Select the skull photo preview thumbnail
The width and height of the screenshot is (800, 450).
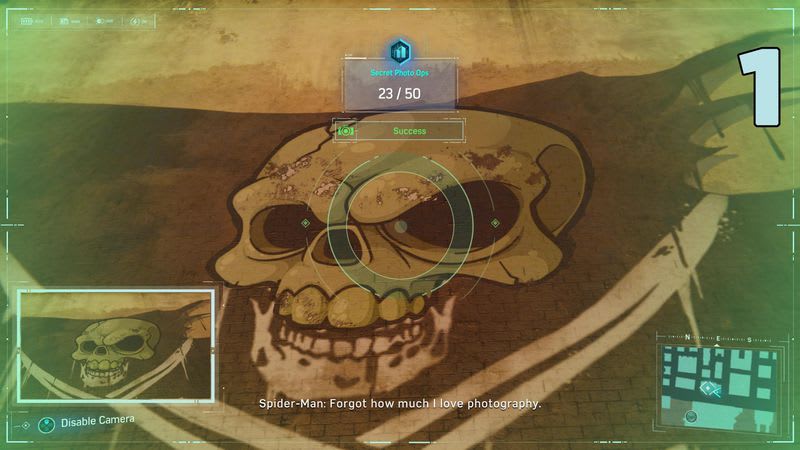(116, 345)
